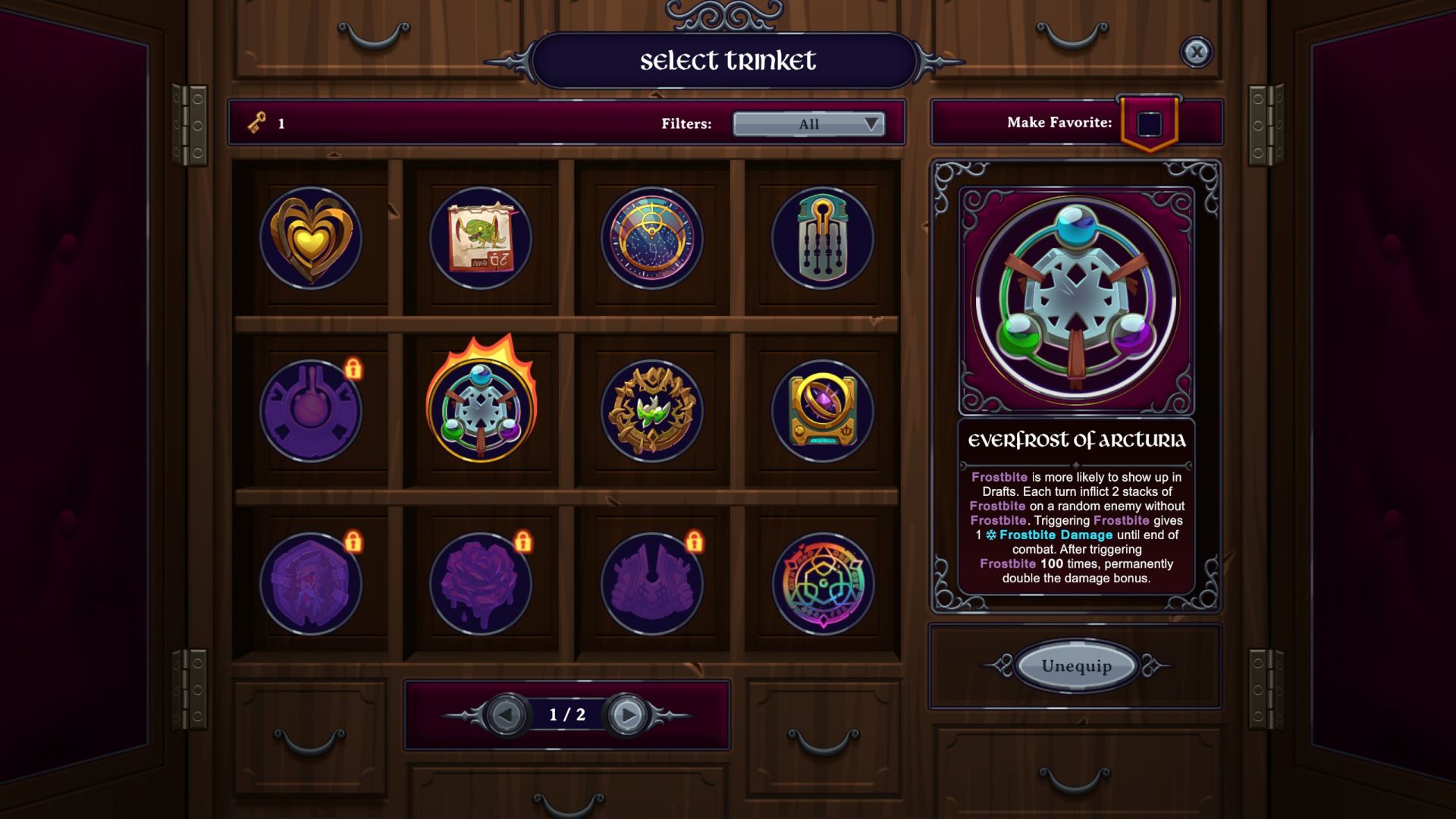1456x819 pixels.
Task: Open the Filters dropdown set to All
Action: click(x=808, y=124)
